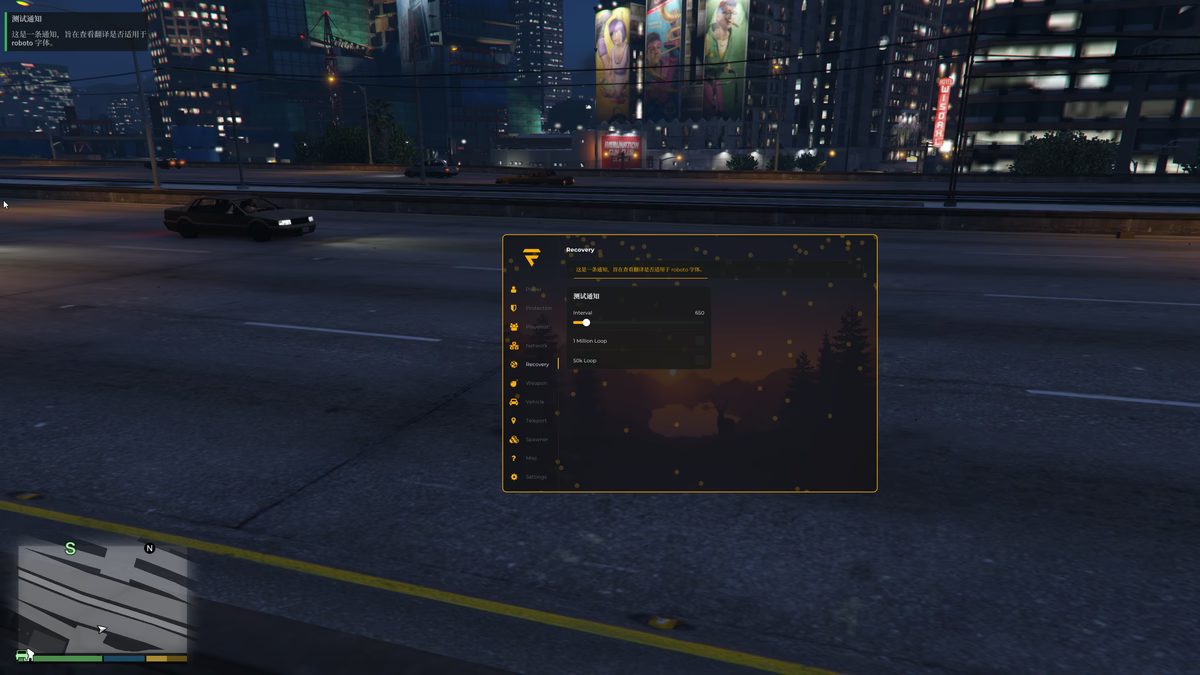
Task: Select the Recovery sidebar entry
Action: point(536,365)
